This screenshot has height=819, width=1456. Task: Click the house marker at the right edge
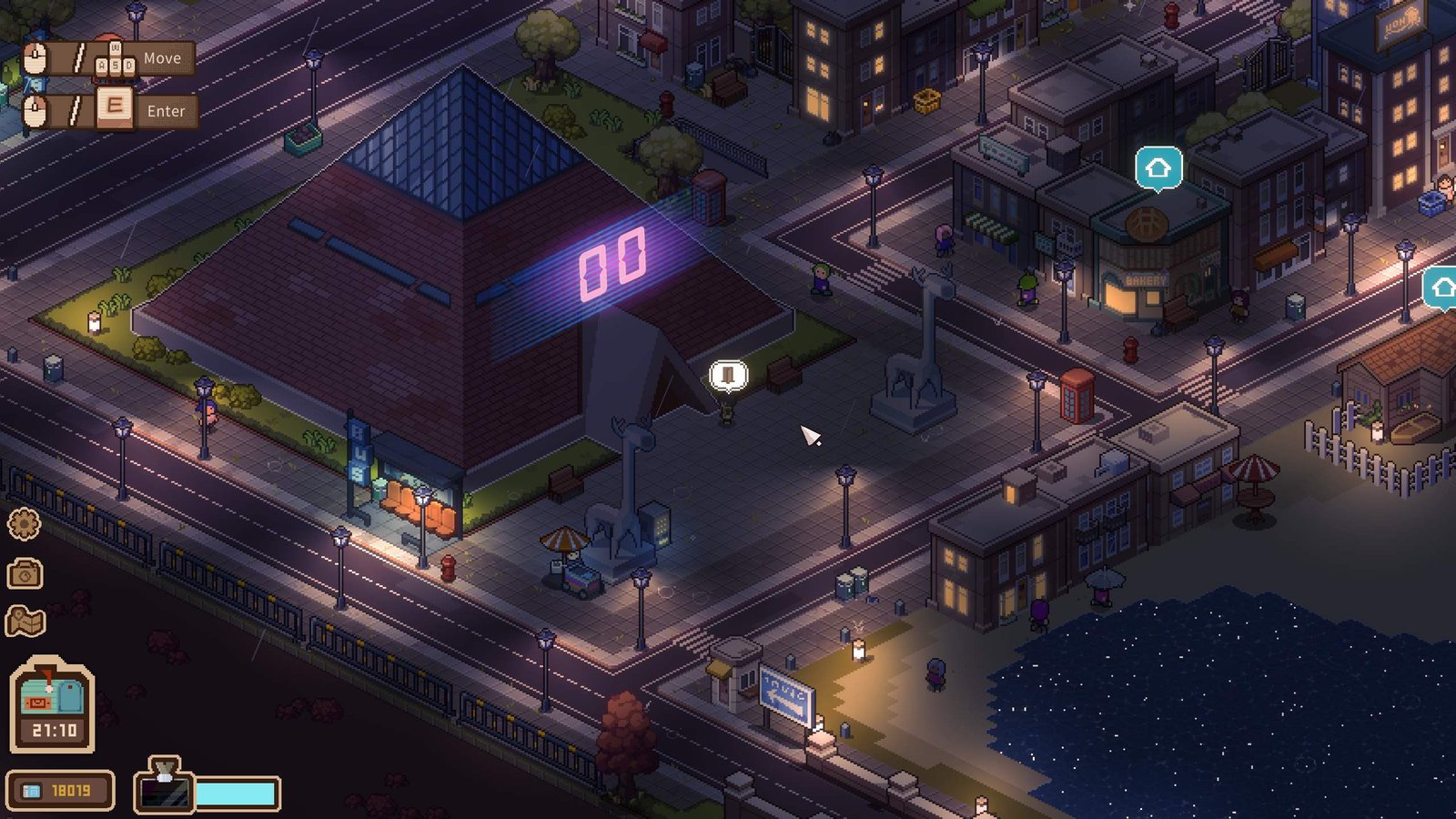tap(1442, 288)
